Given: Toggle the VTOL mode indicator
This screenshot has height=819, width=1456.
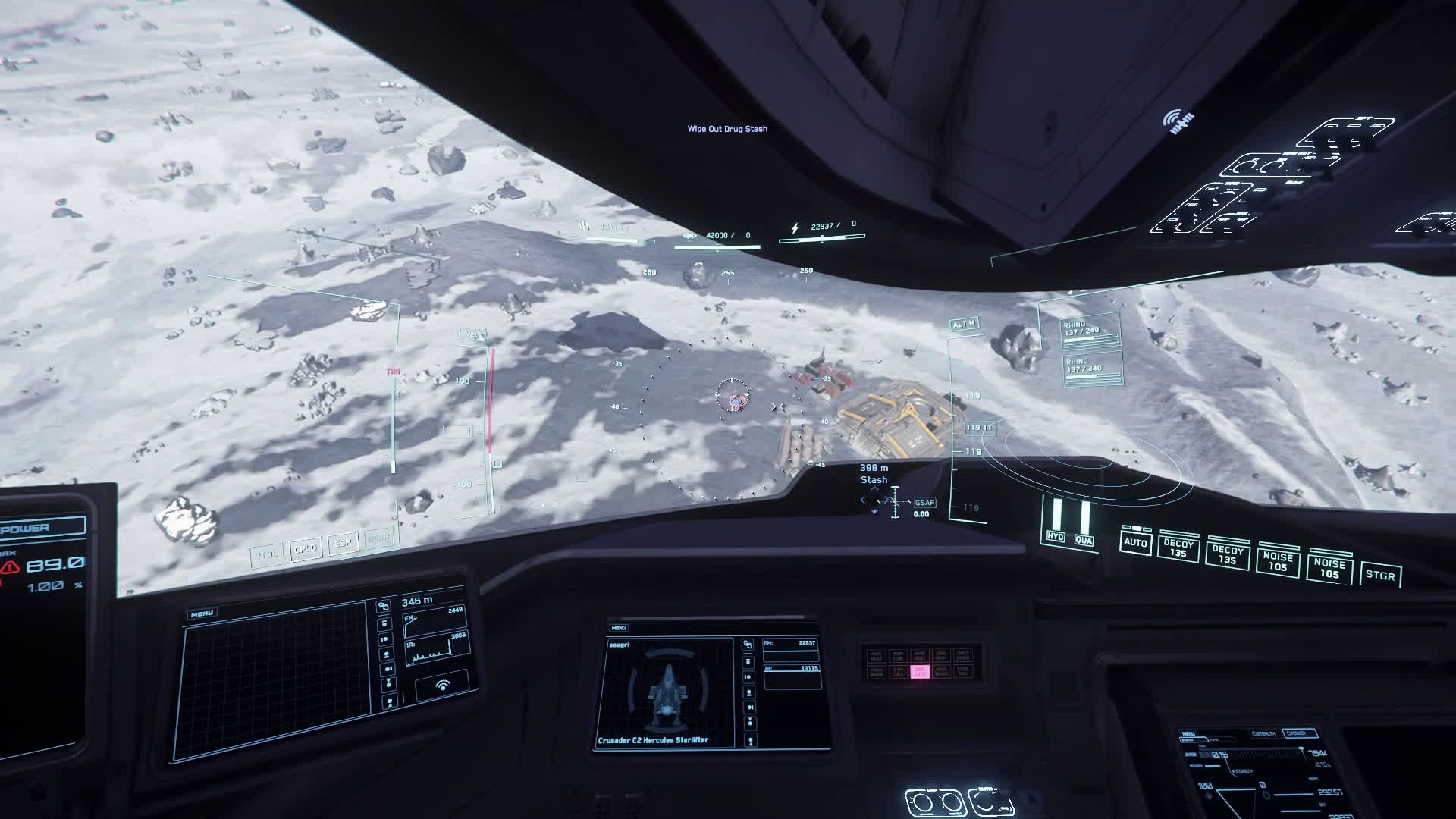Looking at the screenshot, I should click(x=267, y=554).
